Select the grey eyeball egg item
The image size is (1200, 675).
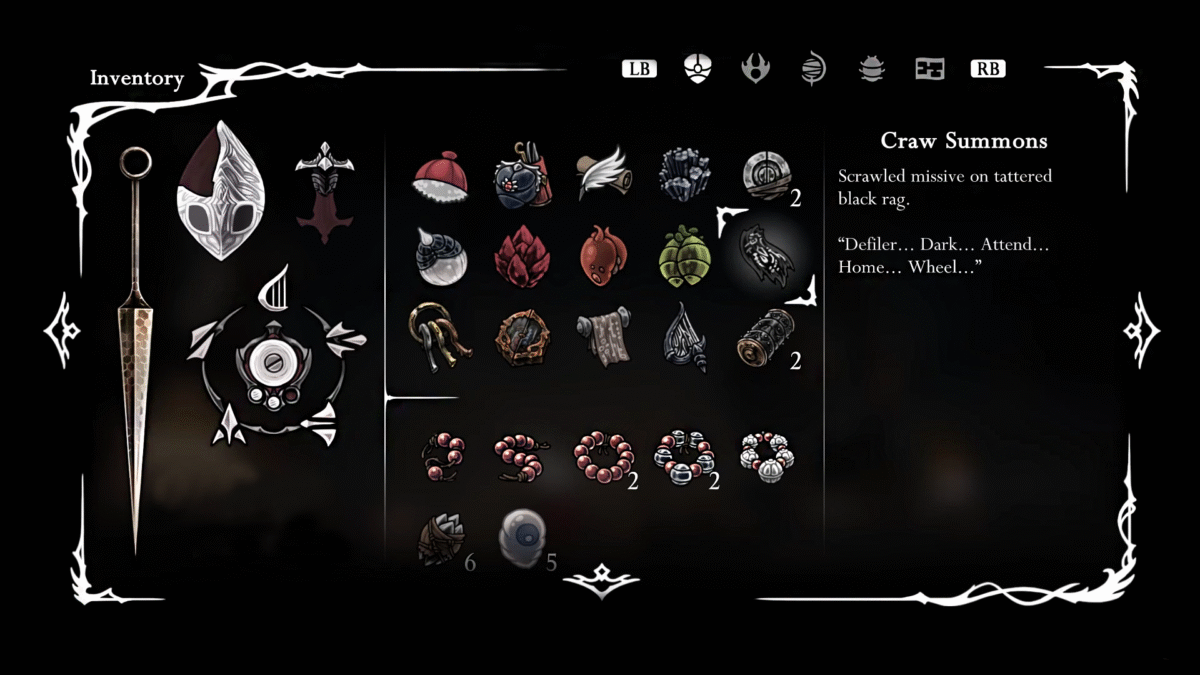tap(521, 534)
